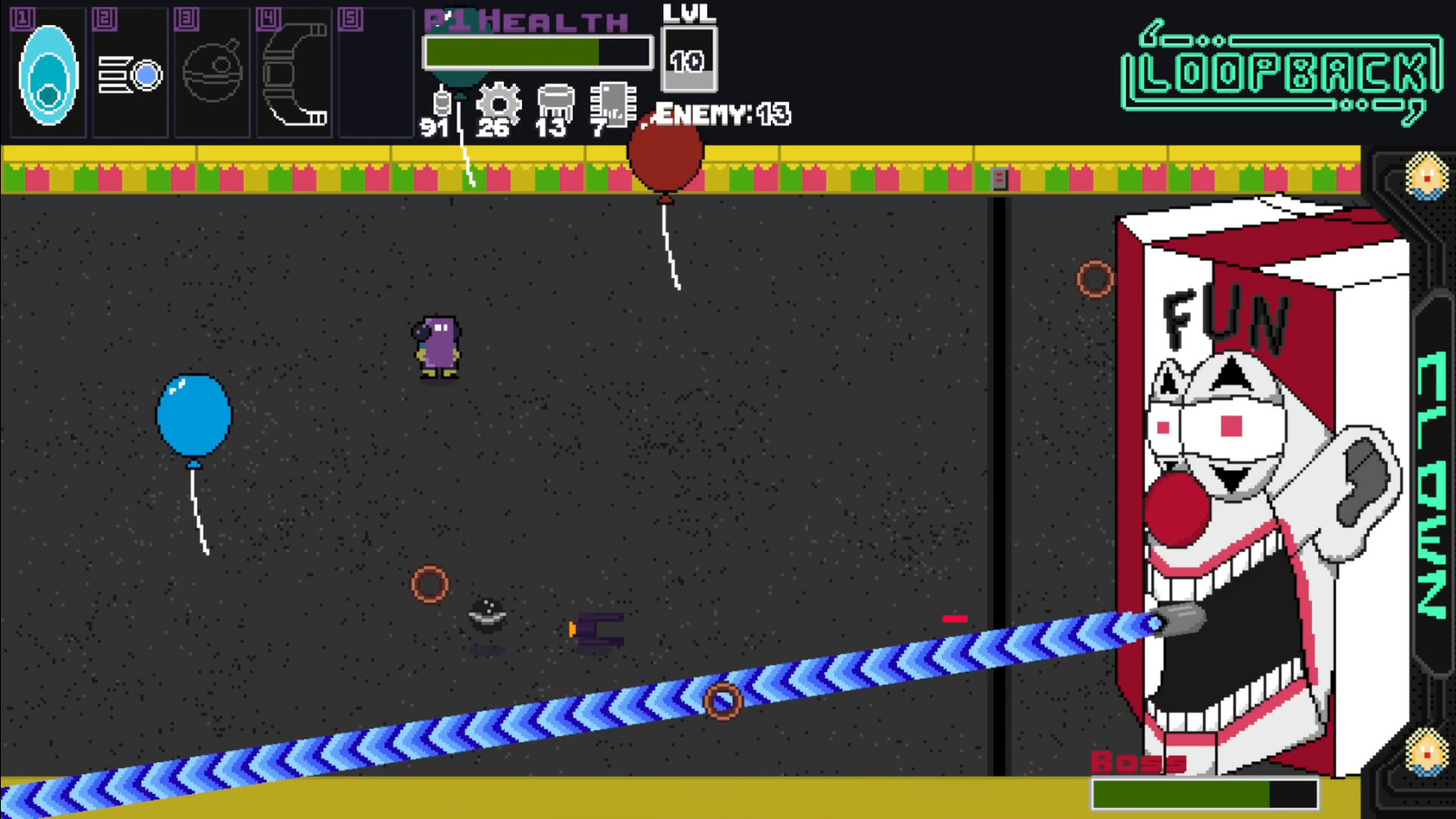1456x819 pixels.
Task: Select the teal orb weapon in slot 1
Action: tap(47, 73)
